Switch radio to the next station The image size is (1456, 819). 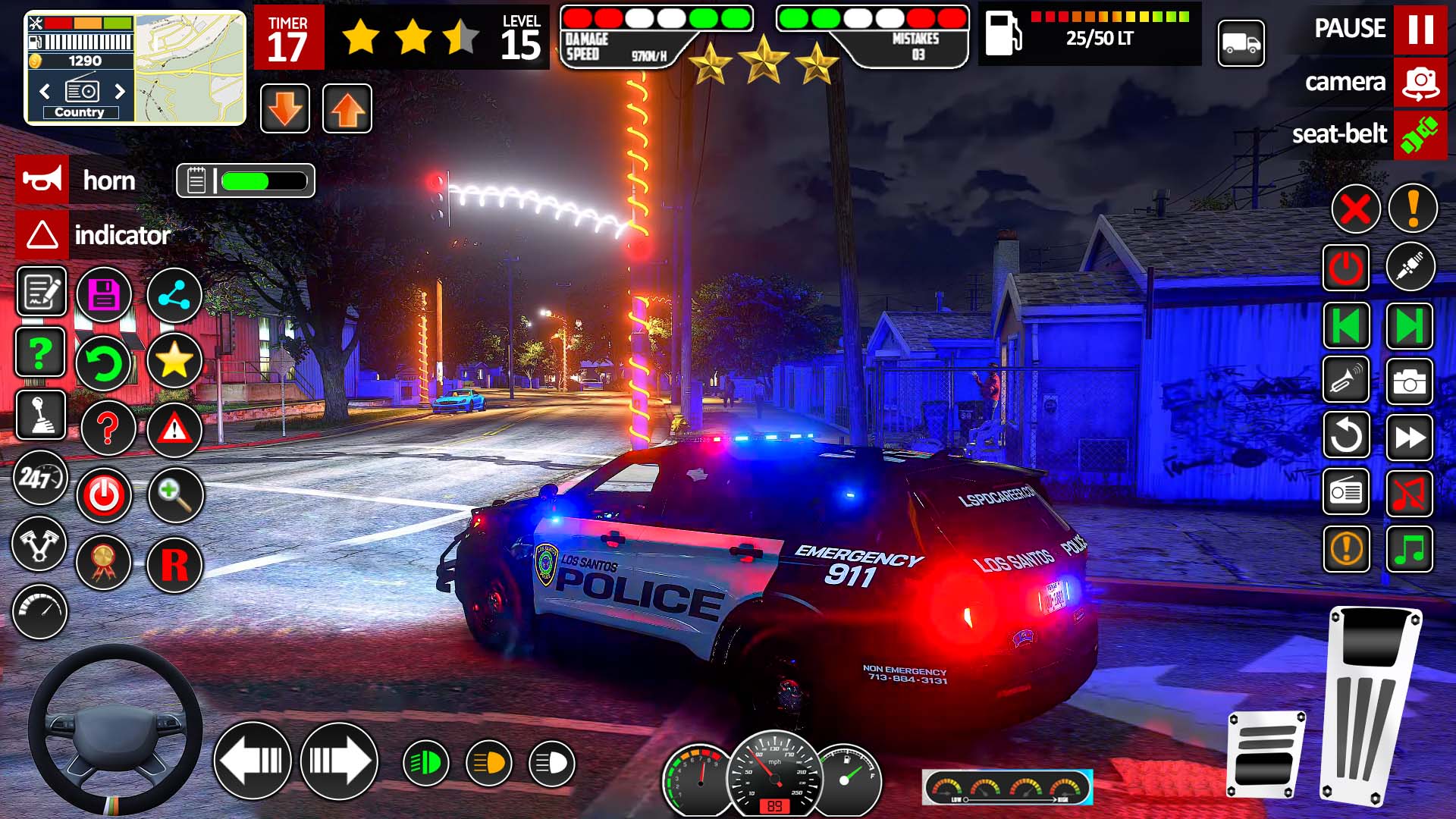pos(119,92)
